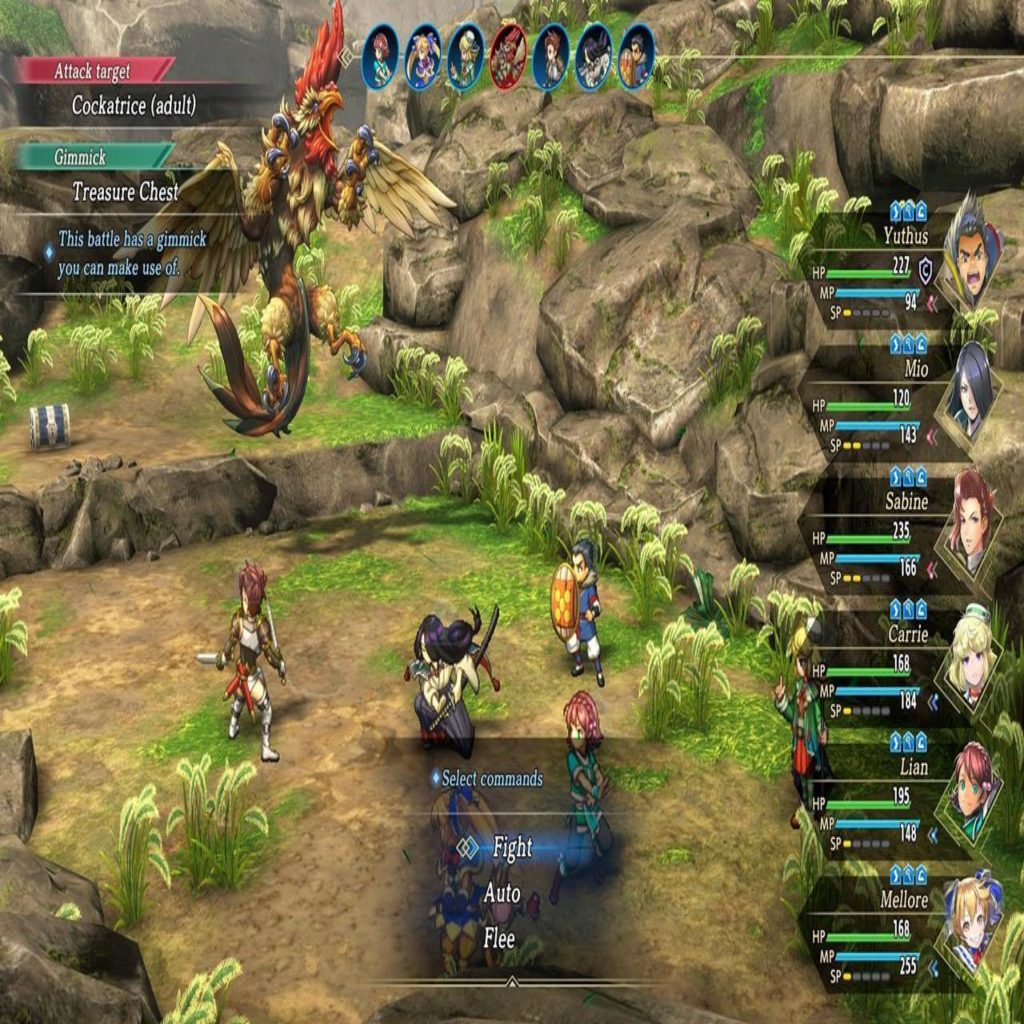Screen dimensions: 1024x1024
Task: Select the Cockatrice (adult) attack target label
Action: [134, 105]
